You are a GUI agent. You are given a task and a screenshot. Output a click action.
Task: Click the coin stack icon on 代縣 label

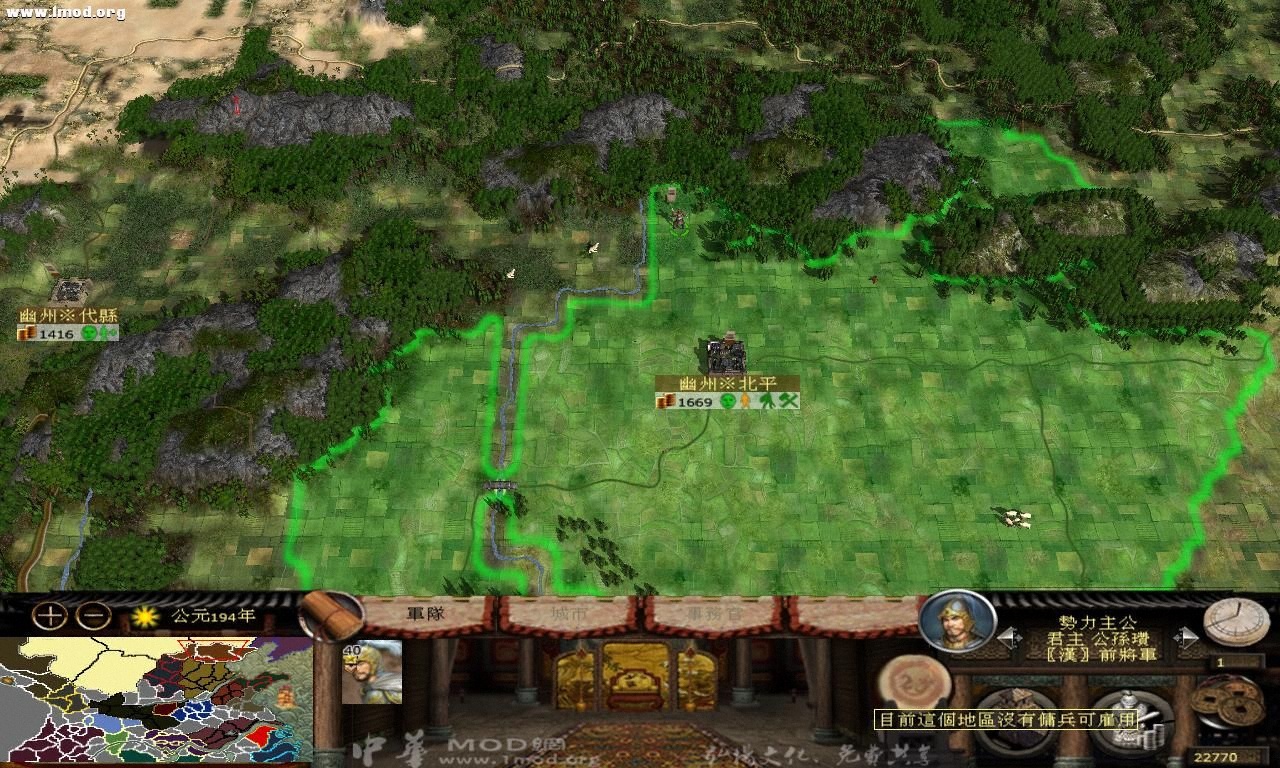(28, 332)
